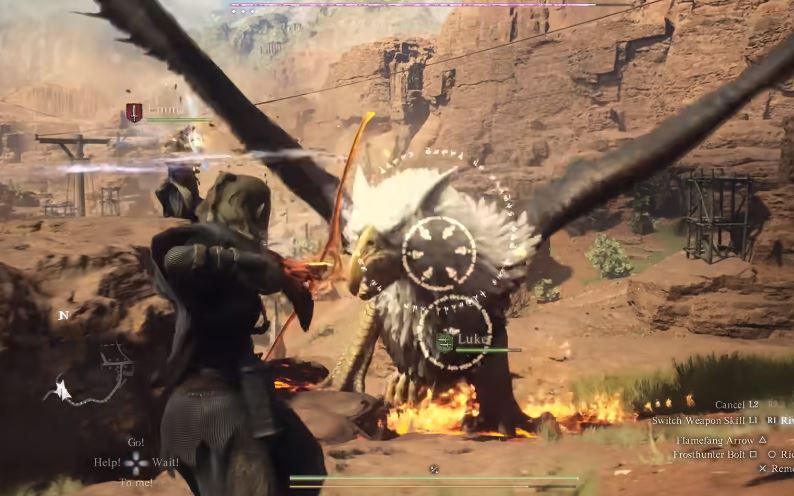The height and width of the screenshot is (496, 794).
Task: Give the "Help!" pawn command
Action: (x=107, y=462)
